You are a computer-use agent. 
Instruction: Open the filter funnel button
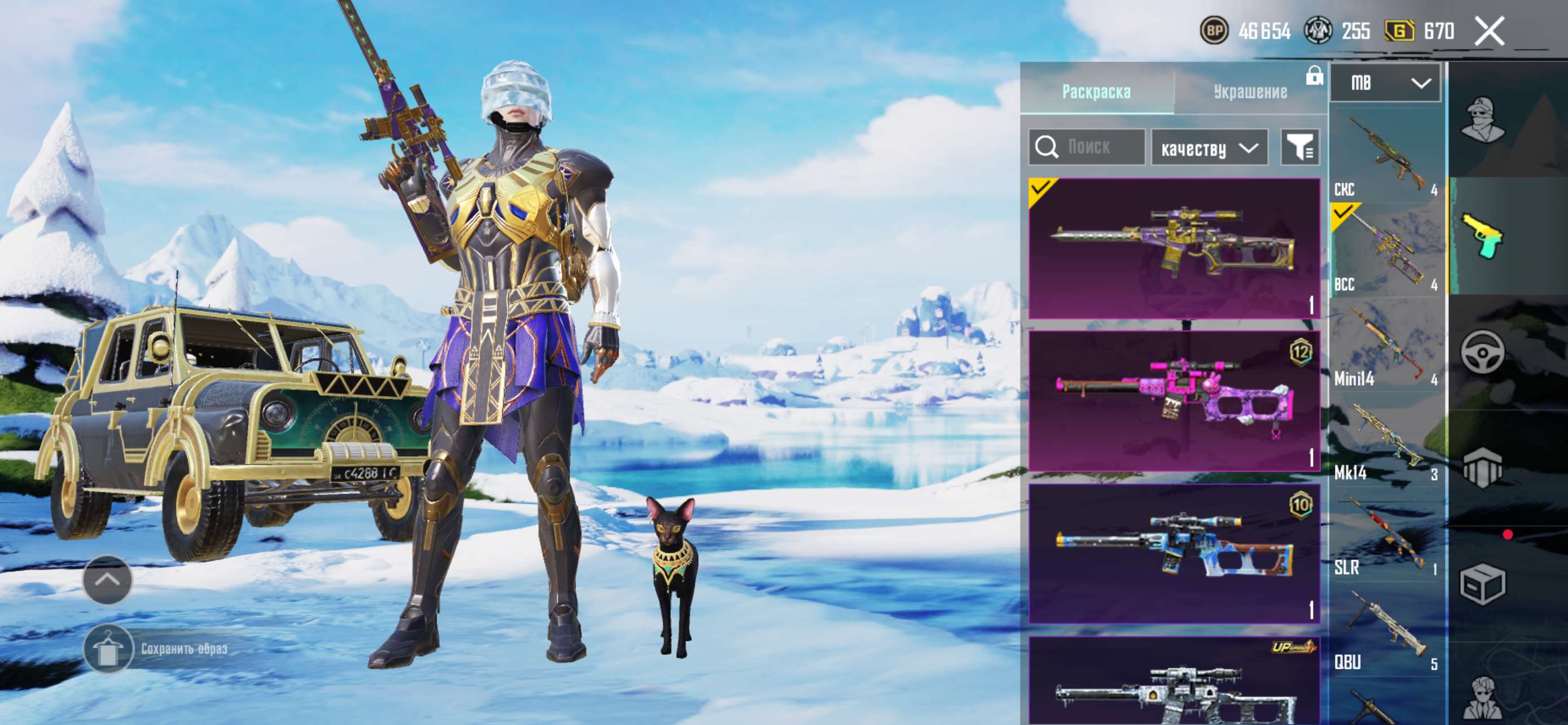pyautogui.click(x=1299, y=147)
